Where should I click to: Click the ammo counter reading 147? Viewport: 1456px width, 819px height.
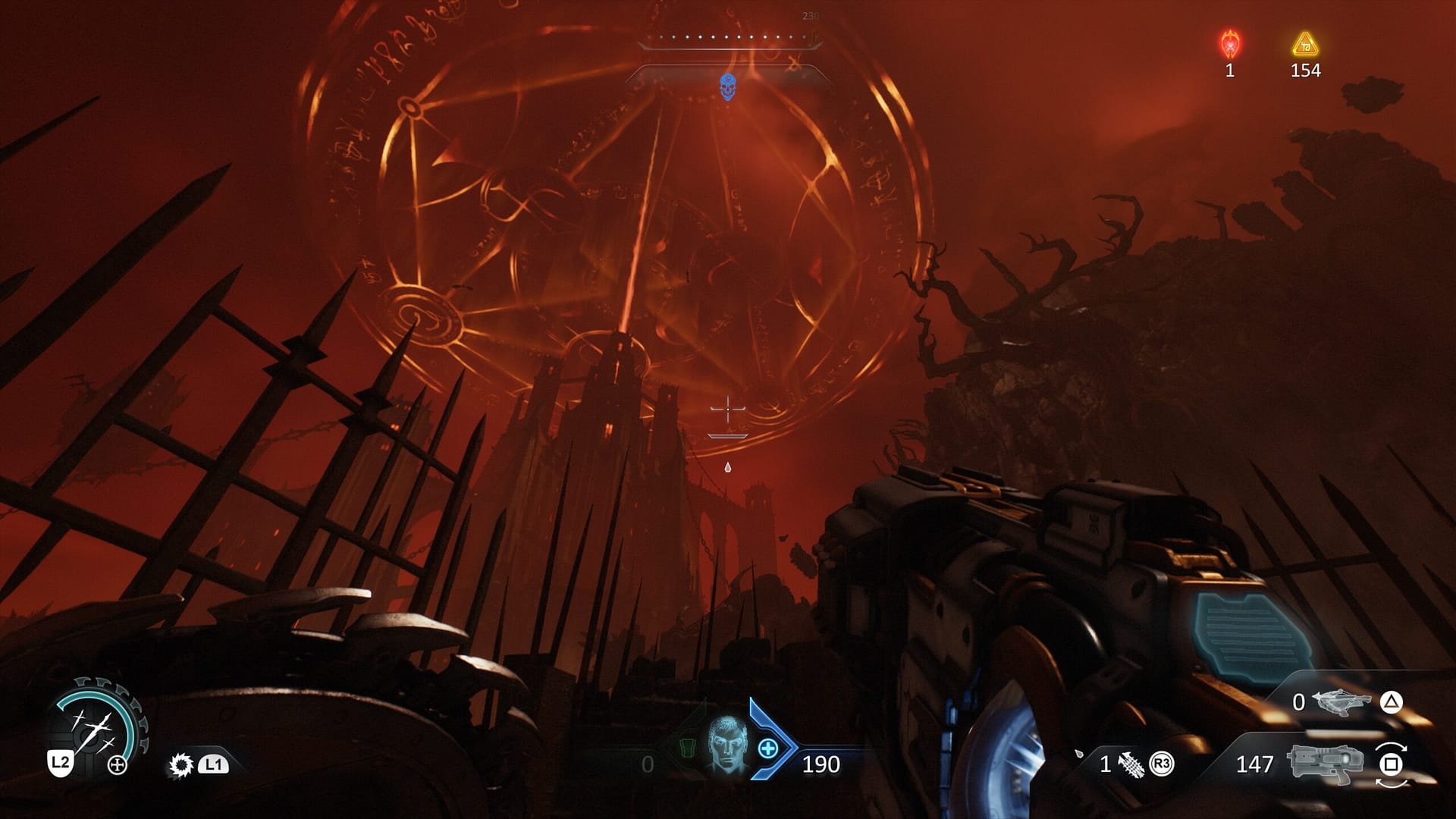click(1256, 764)
